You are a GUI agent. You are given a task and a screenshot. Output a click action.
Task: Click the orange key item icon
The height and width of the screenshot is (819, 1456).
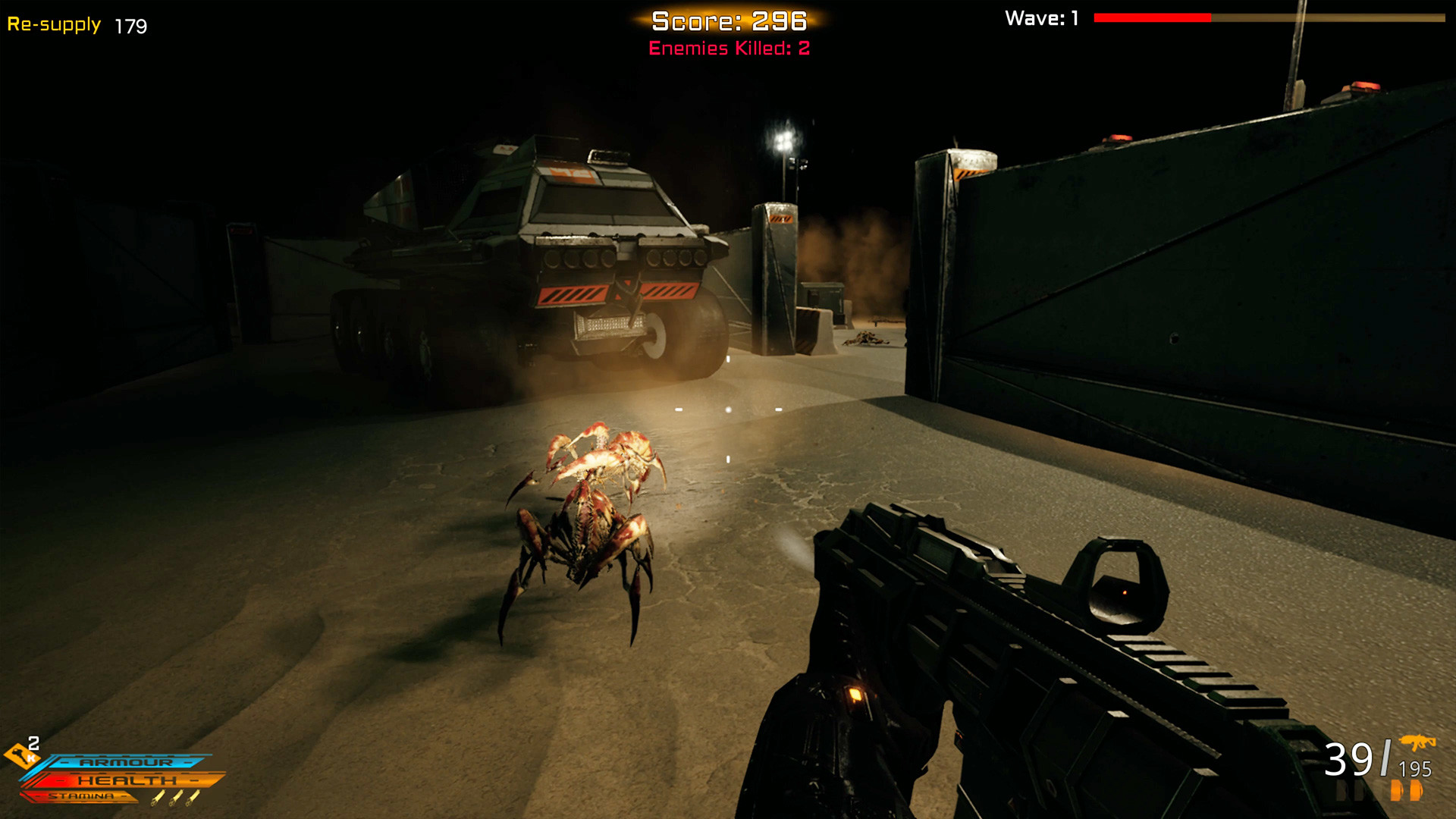tap(20, 755)
